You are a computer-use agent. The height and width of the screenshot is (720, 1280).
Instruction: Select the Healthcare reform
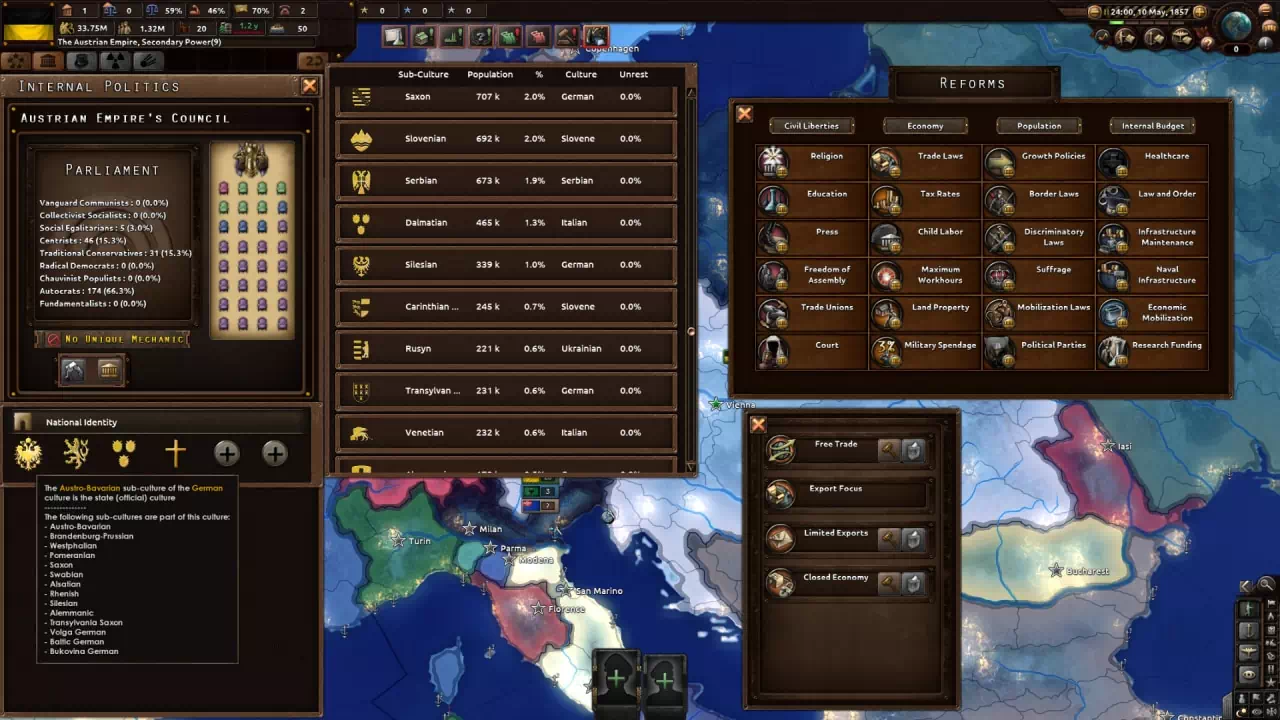(x=1152, y=162)
